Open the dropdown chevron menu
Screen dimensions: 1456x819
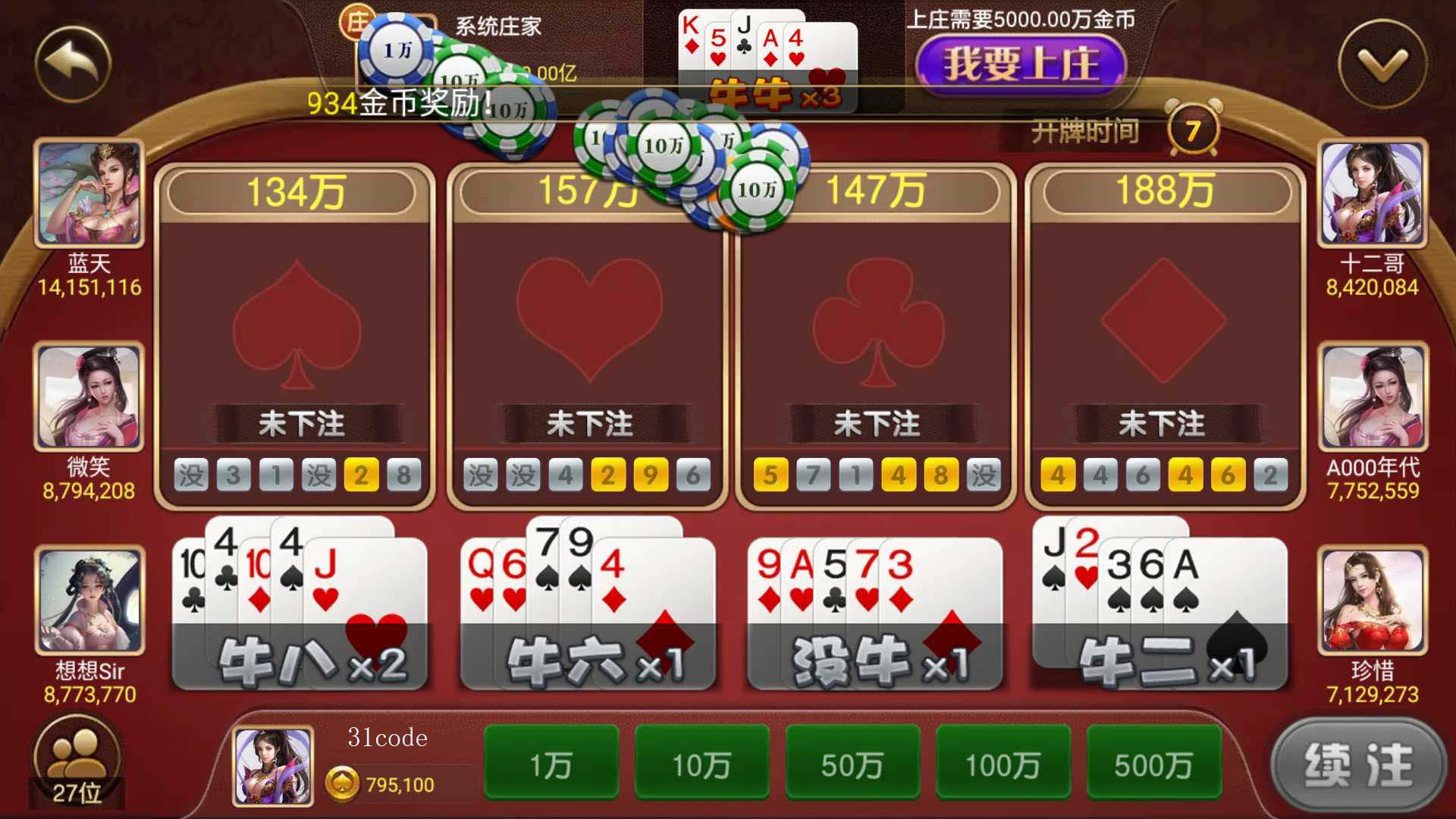(x=1382, y=64)
